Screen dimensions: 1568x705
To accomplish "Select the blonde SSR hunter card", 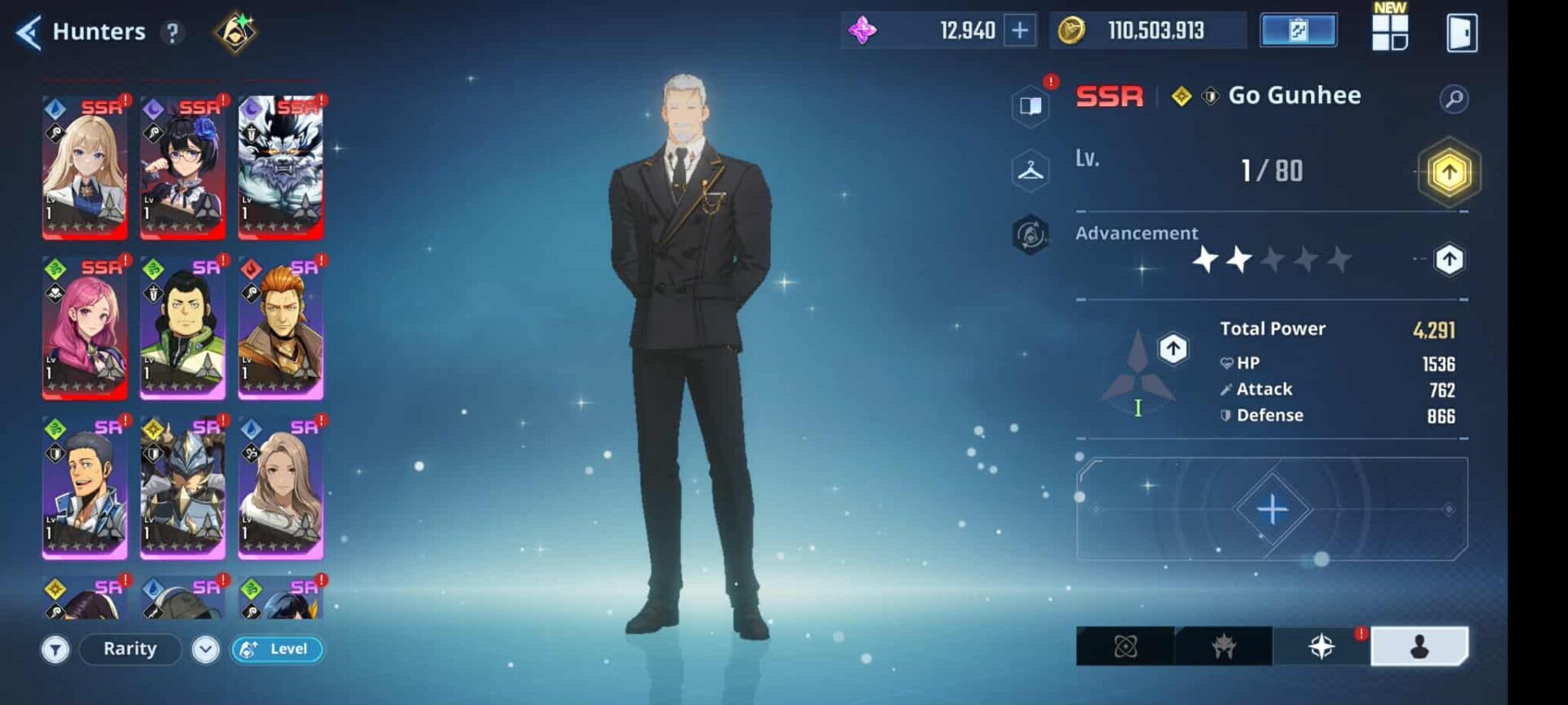I will pyautogui.click(x=85, y=167).
